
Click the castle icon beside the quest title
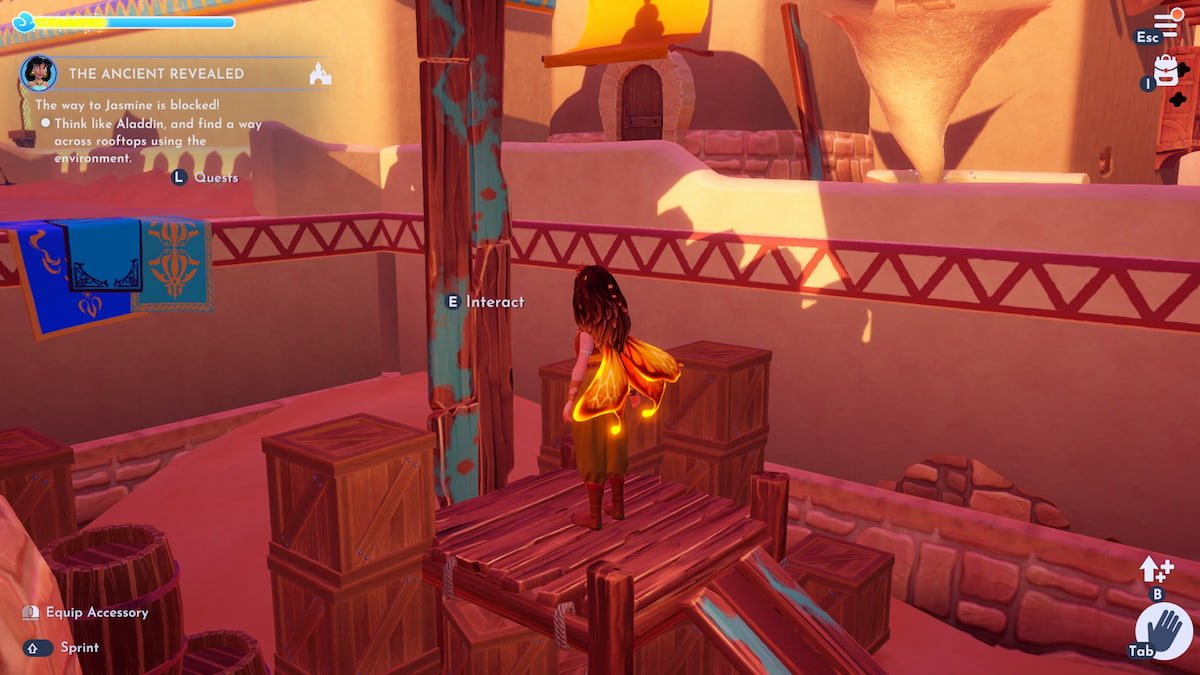click(320, 74)
